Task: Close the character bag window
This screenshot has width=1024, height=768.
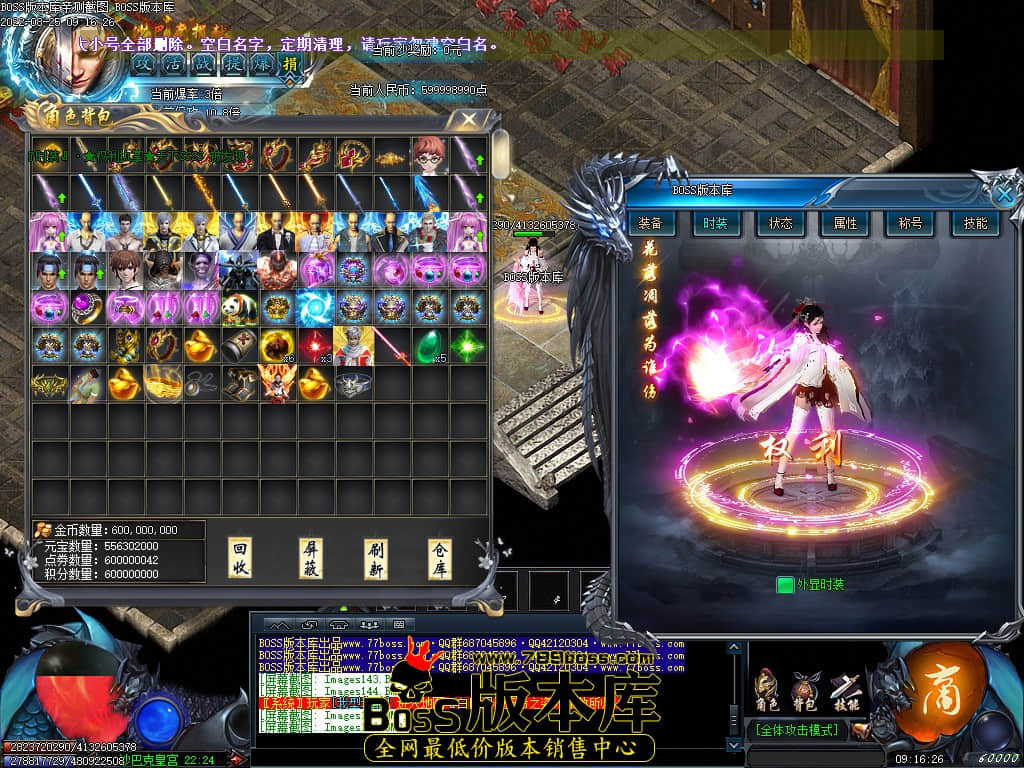Action: point(468,119)
